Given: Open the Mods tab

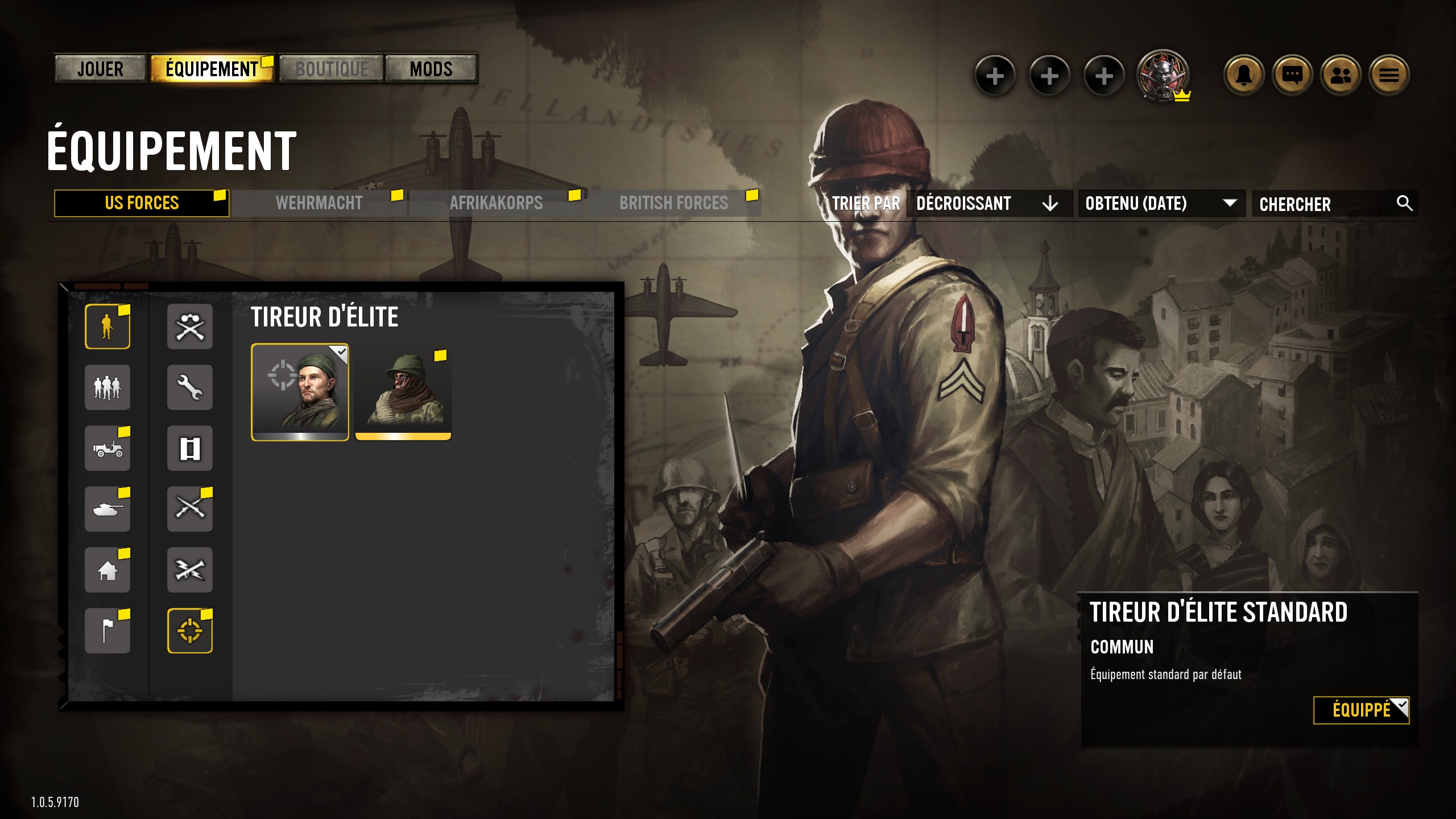Looking at the screenshot, I should [431, 69].
